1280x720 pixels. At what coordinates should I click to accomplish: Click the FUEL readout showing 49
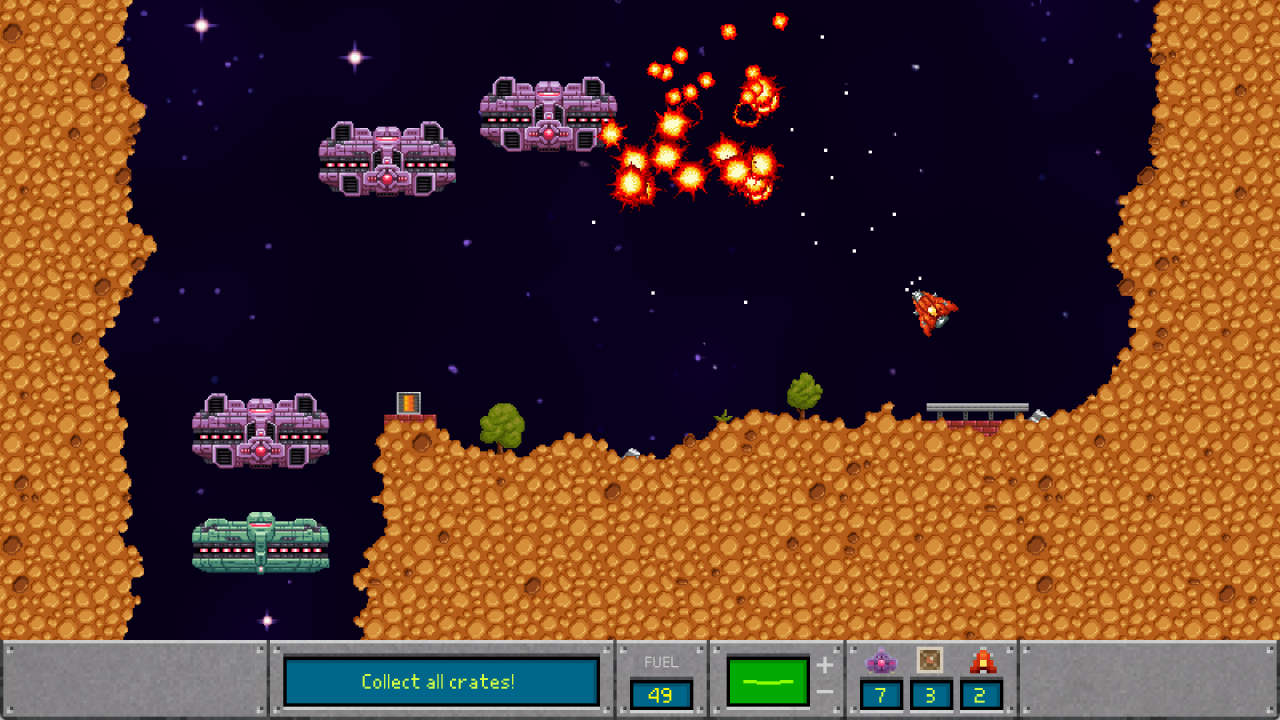click(x=661, y=693)
